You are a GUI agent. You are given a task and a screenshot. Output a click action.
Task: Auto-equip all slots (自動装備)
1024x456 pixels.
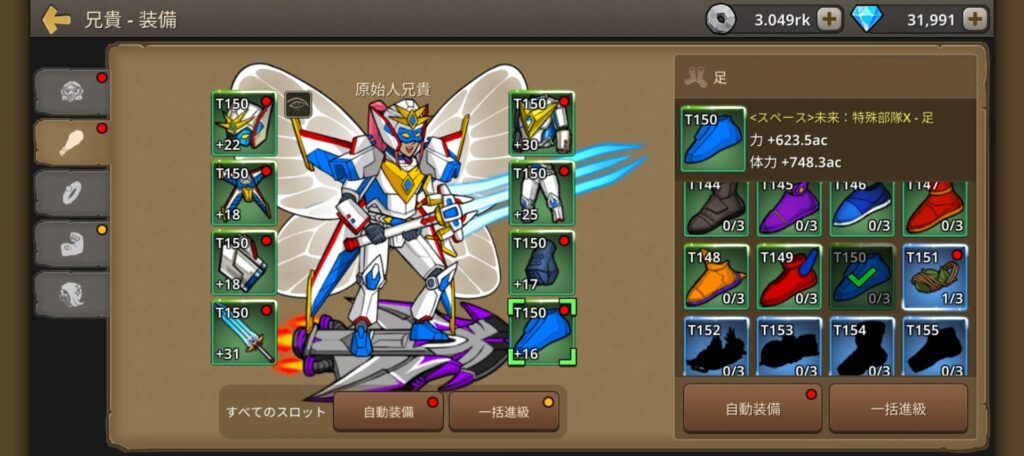[x=388, y=411]
